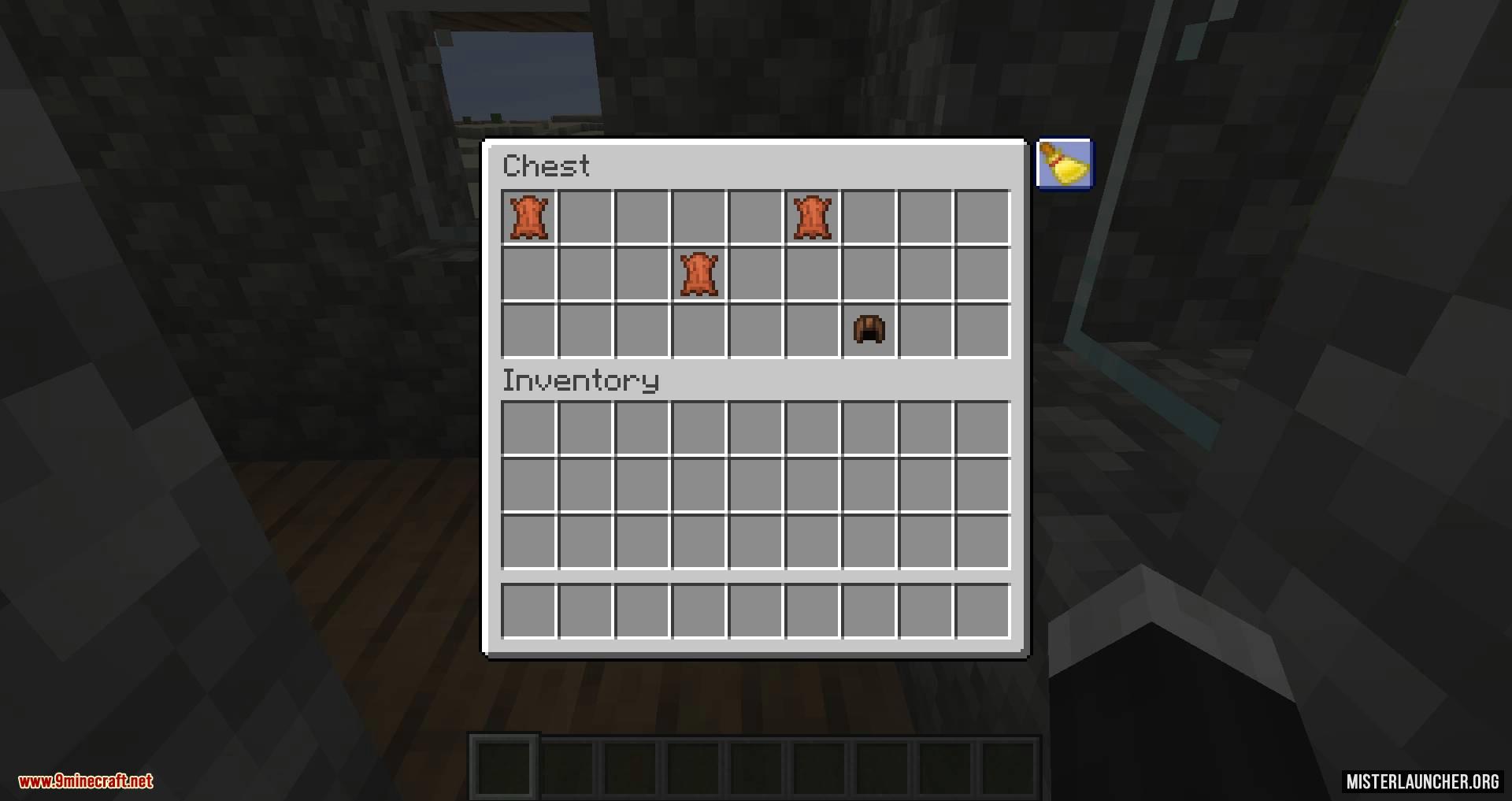Grab the leather from the second chest row

[699, 273]
